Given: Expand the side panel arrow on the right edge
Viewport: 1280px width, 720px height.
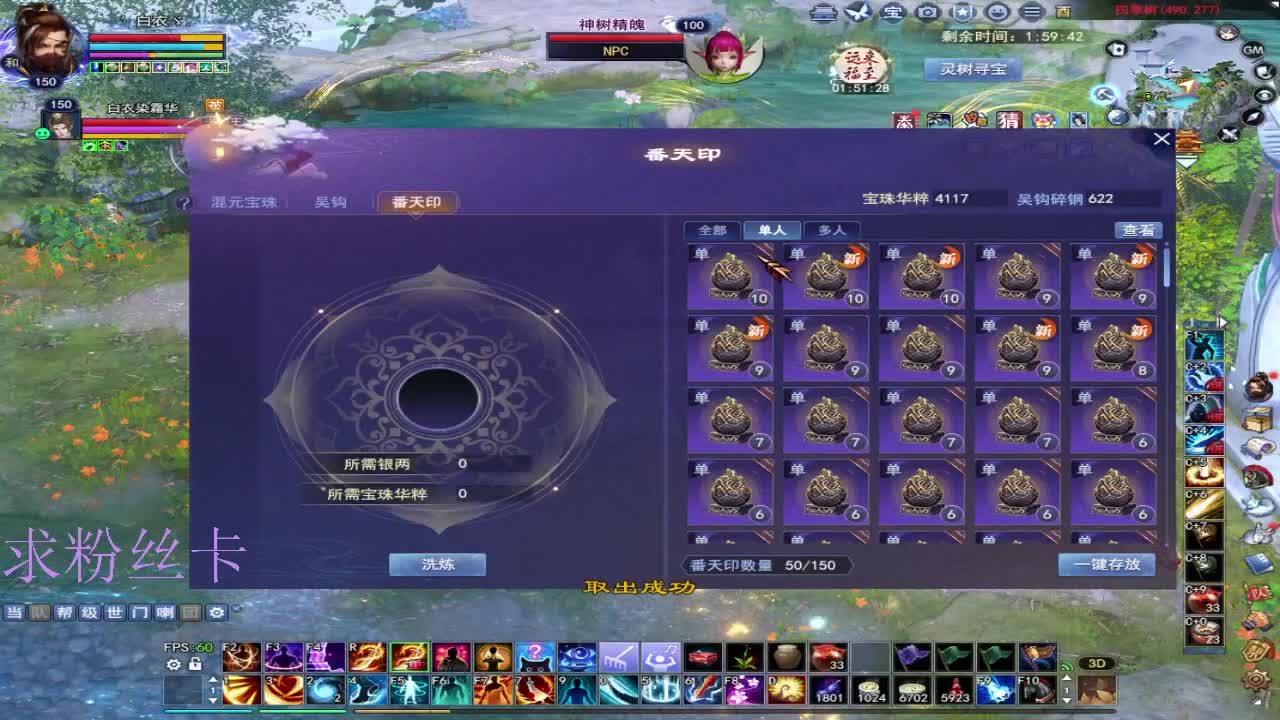Looking at the screenshot, I should [1223, 321].
